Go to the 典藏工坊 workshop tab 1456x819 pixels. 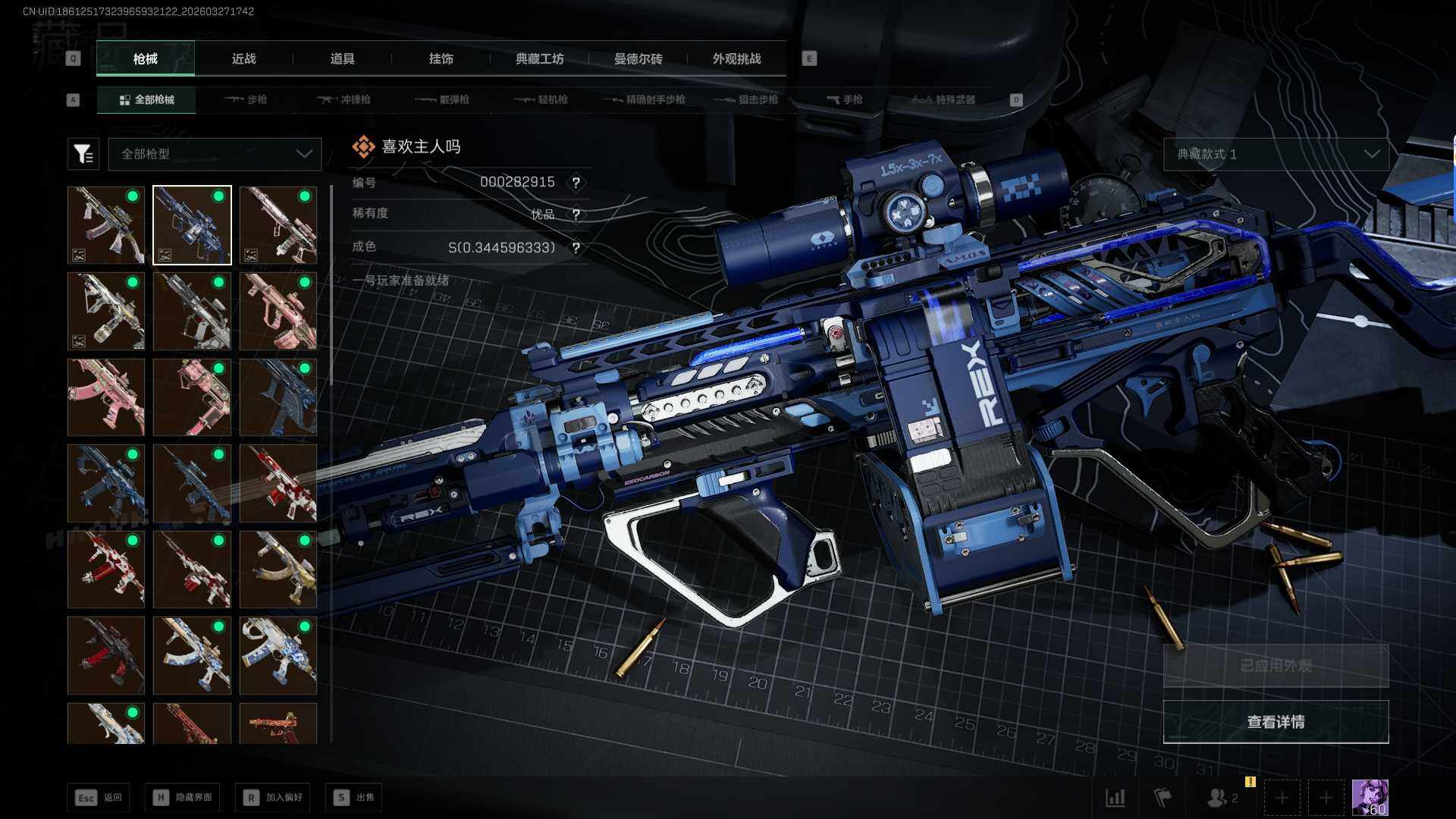(539, 58)
